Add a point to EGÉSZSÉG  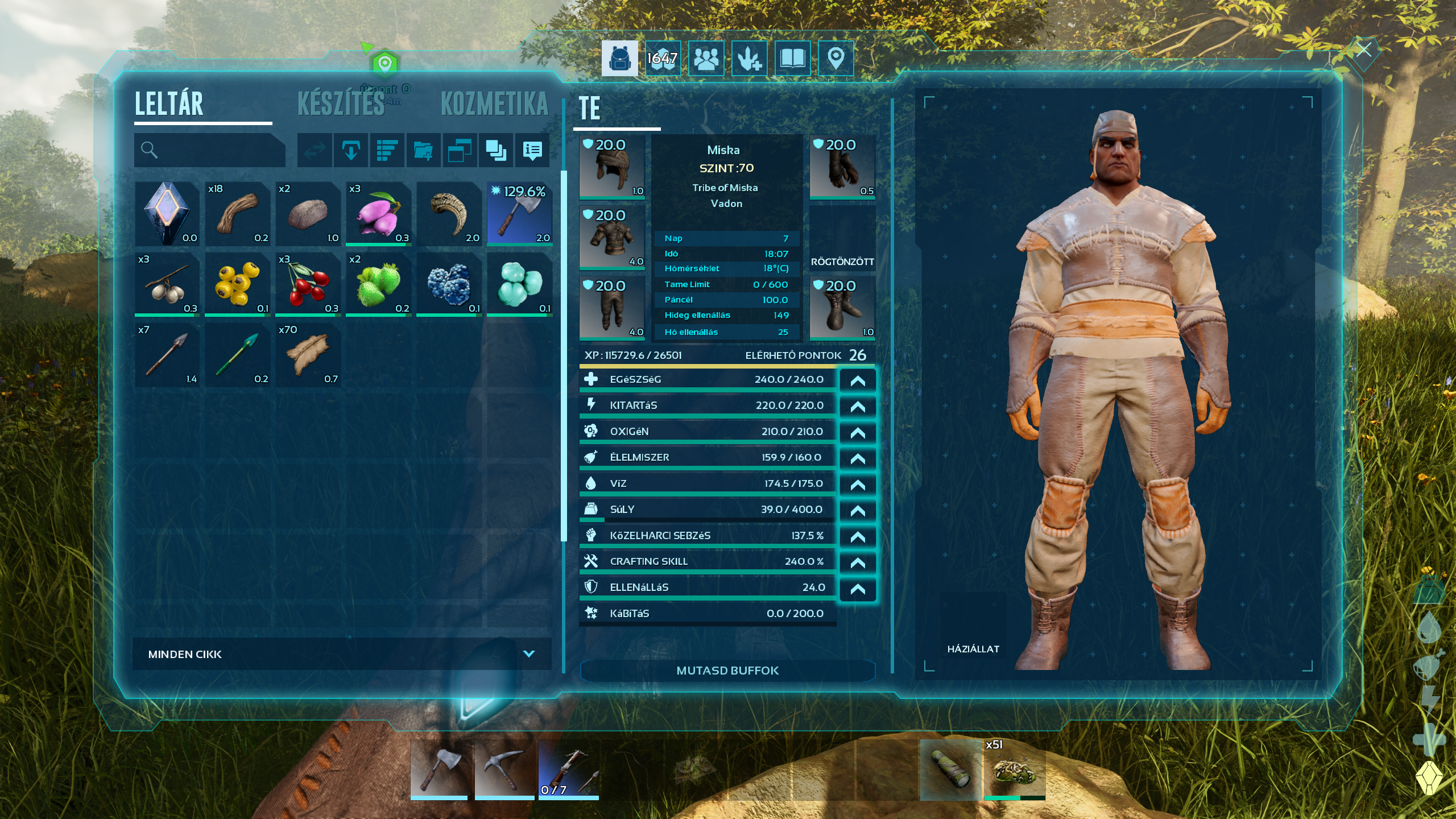858,380
